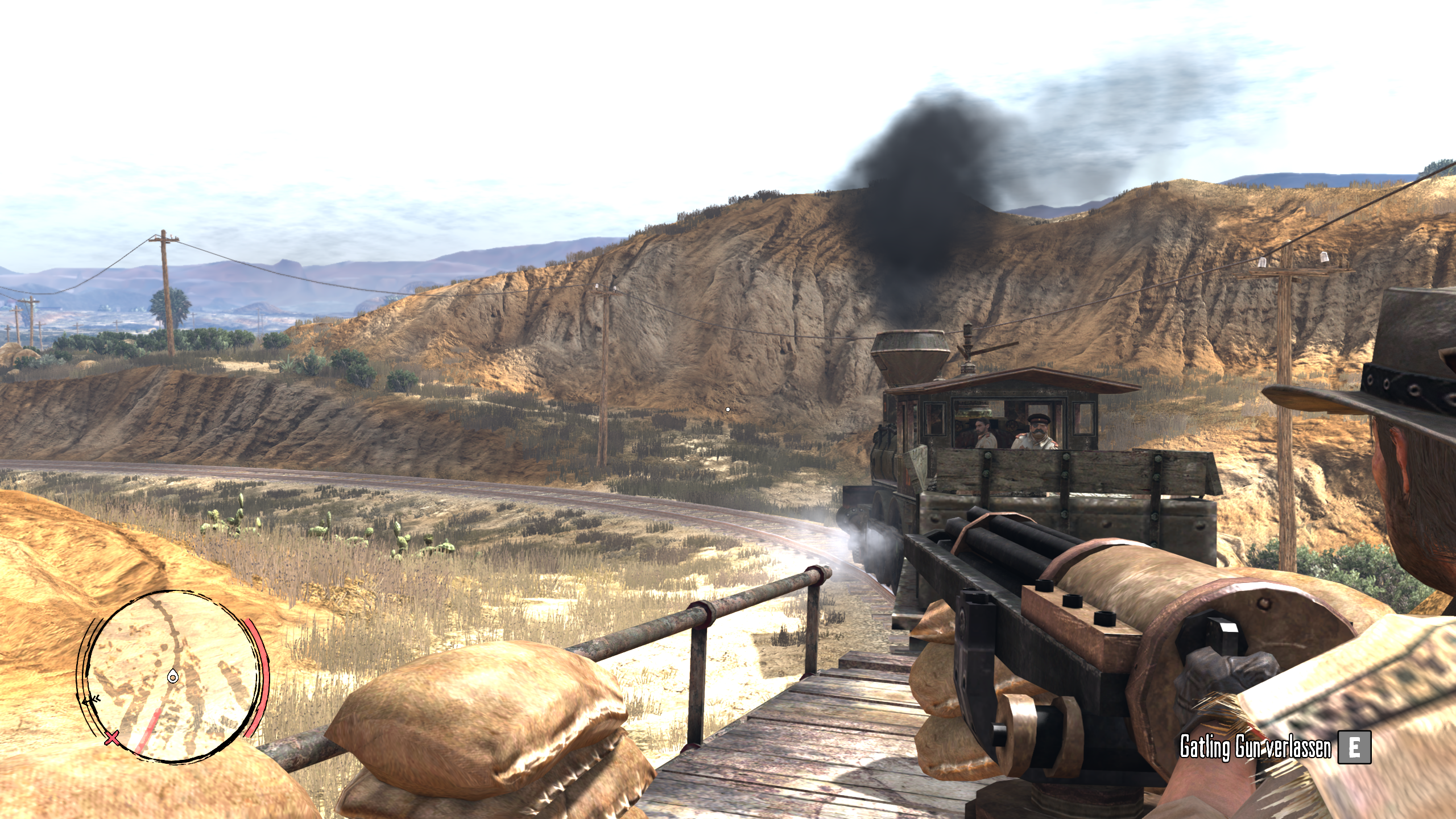Click the double-arrow compass indicator on the minimap

coord(92,700)
